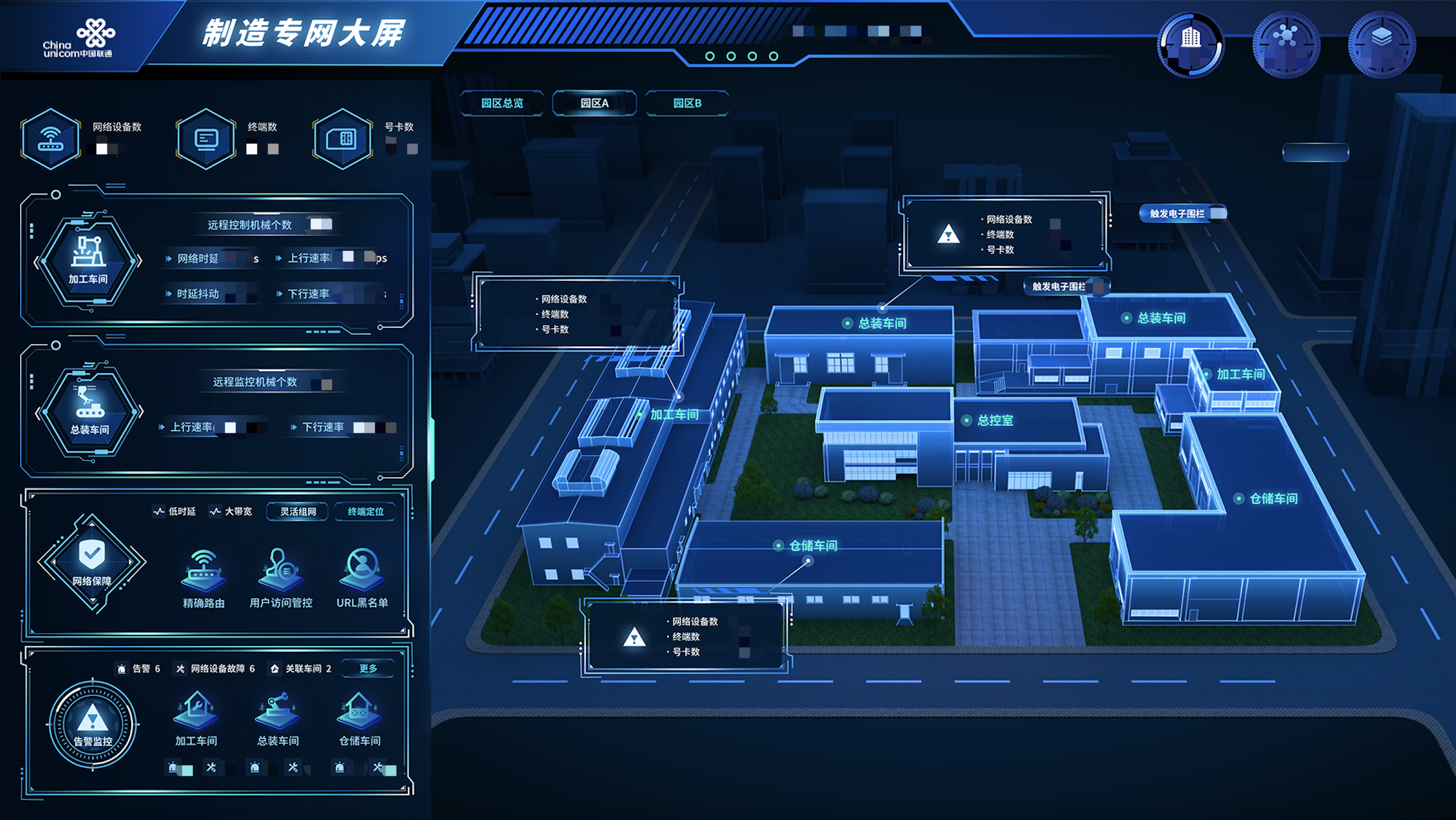Expand alerts list via 更多
This screenshot has width=1456, height=820.
coord(369,668)
